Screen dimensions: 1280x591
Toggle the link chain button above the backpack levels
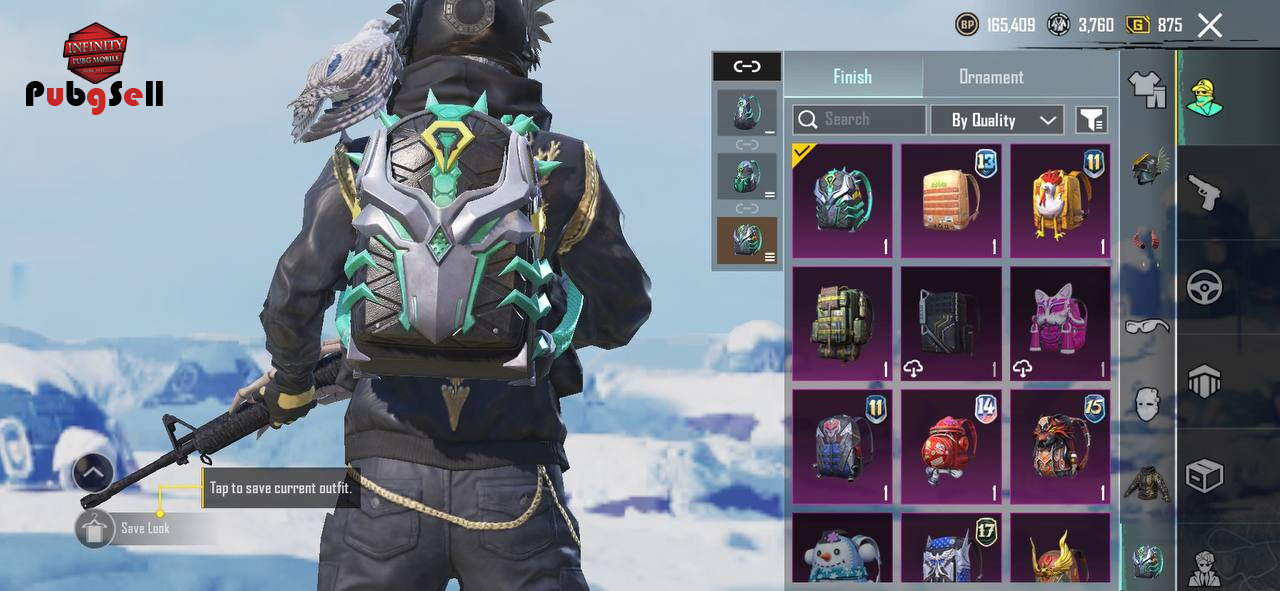pyautogui.click(x=747, y=67)
